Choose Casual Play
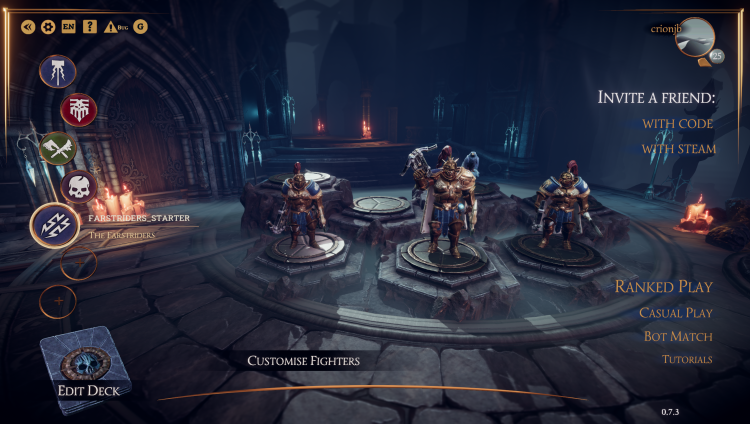Viewport: 750px width, 424px height. [675, 313]
